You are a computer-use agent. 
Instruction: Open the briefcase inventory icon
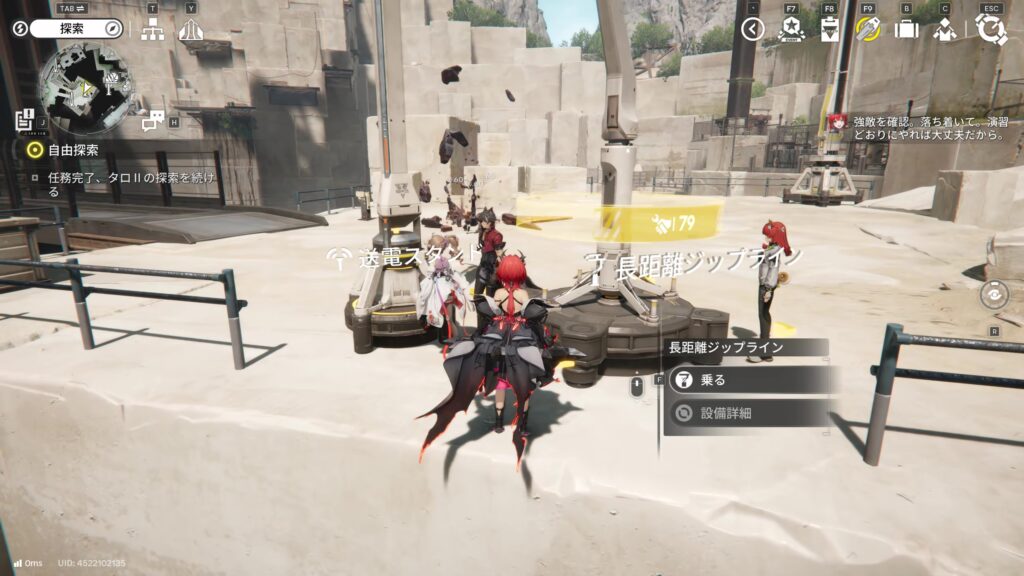click(906, 29)
